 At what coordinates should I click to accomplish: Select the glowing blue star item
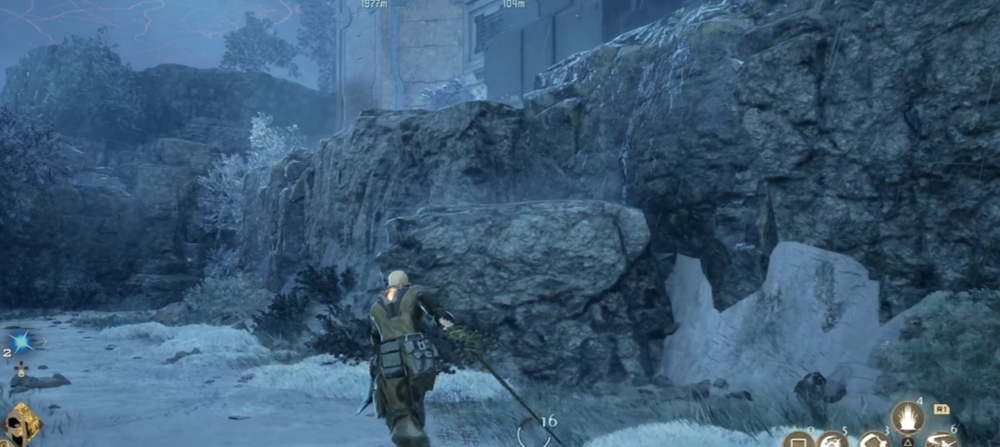click(22, 342)
